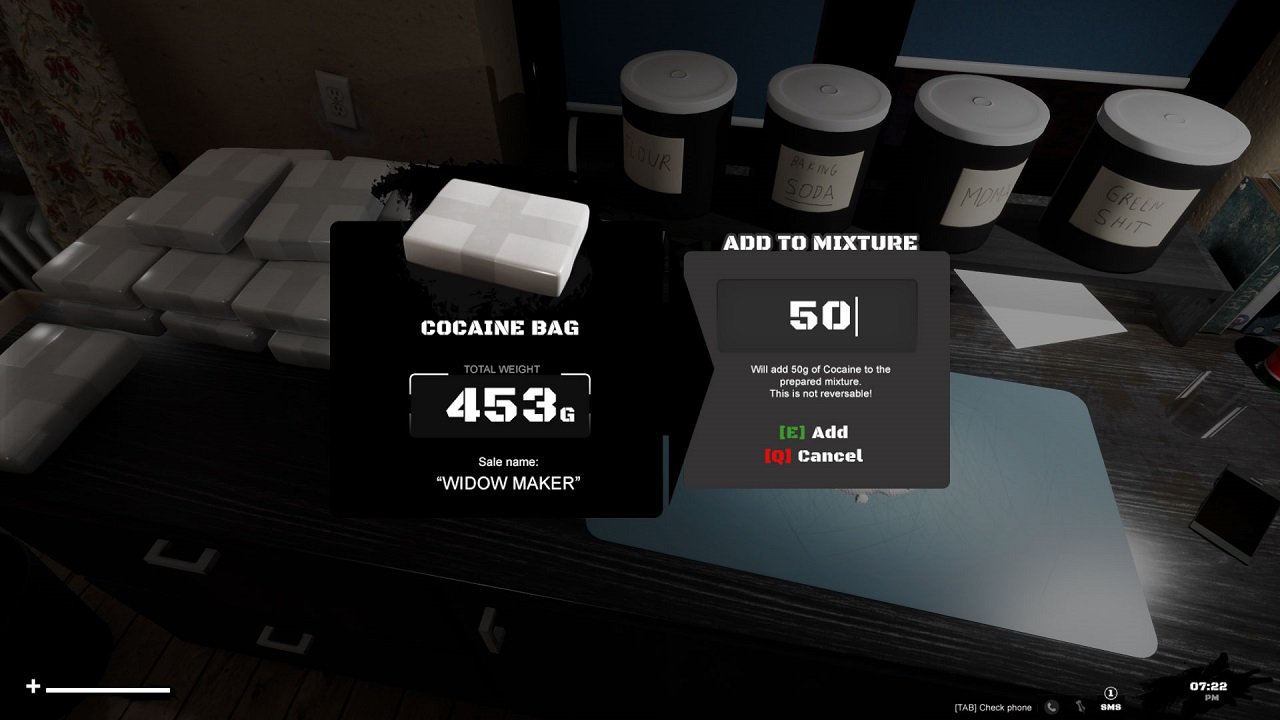Select the COCAINE BAG panel title
Screen dimensions: 1280x720
pyautogui.click(x=500, y=326)
